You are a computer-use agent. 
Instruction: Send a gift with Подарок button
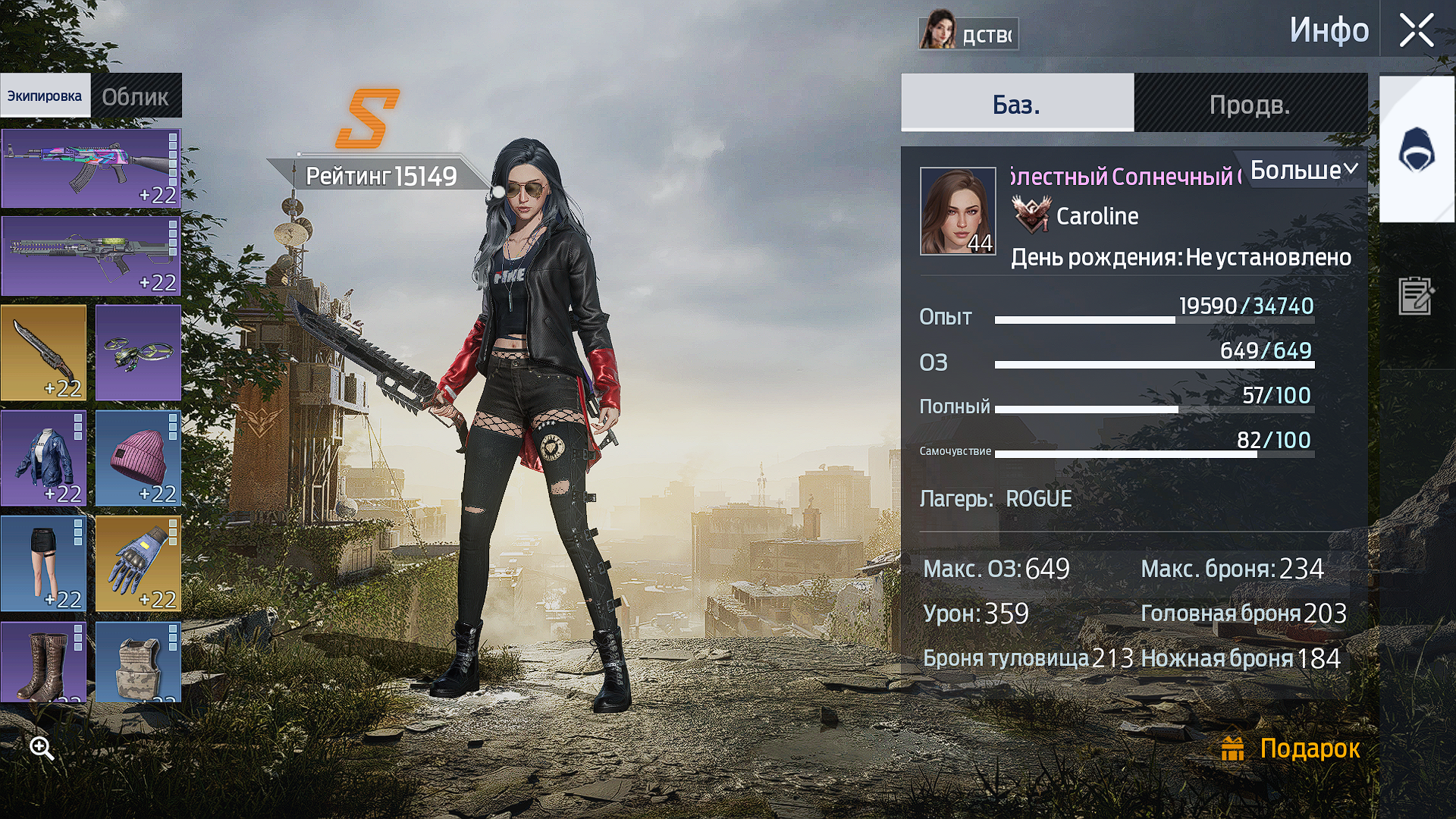point(1291,748)
